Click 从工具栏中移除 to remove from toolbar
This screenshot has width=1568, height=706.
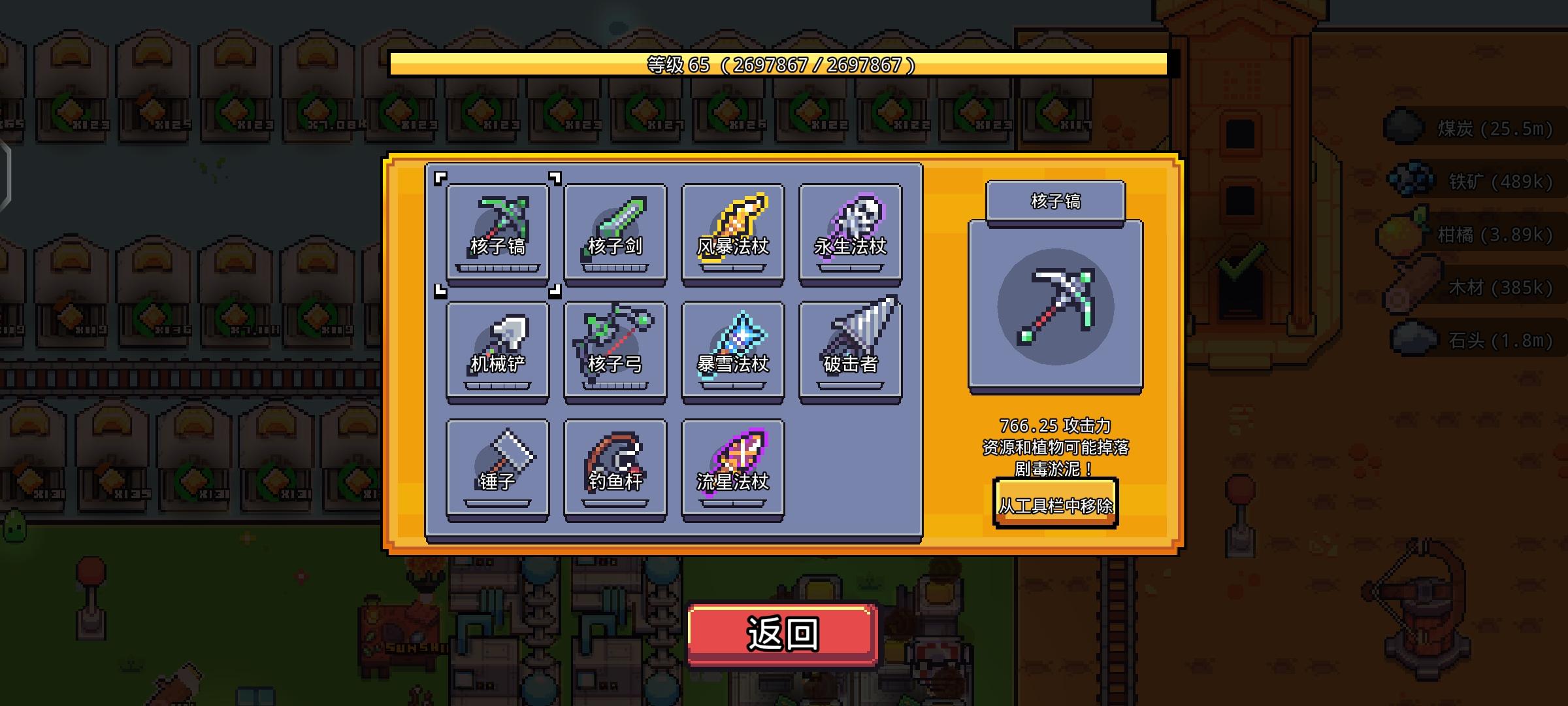click(x=1056, y=505)
